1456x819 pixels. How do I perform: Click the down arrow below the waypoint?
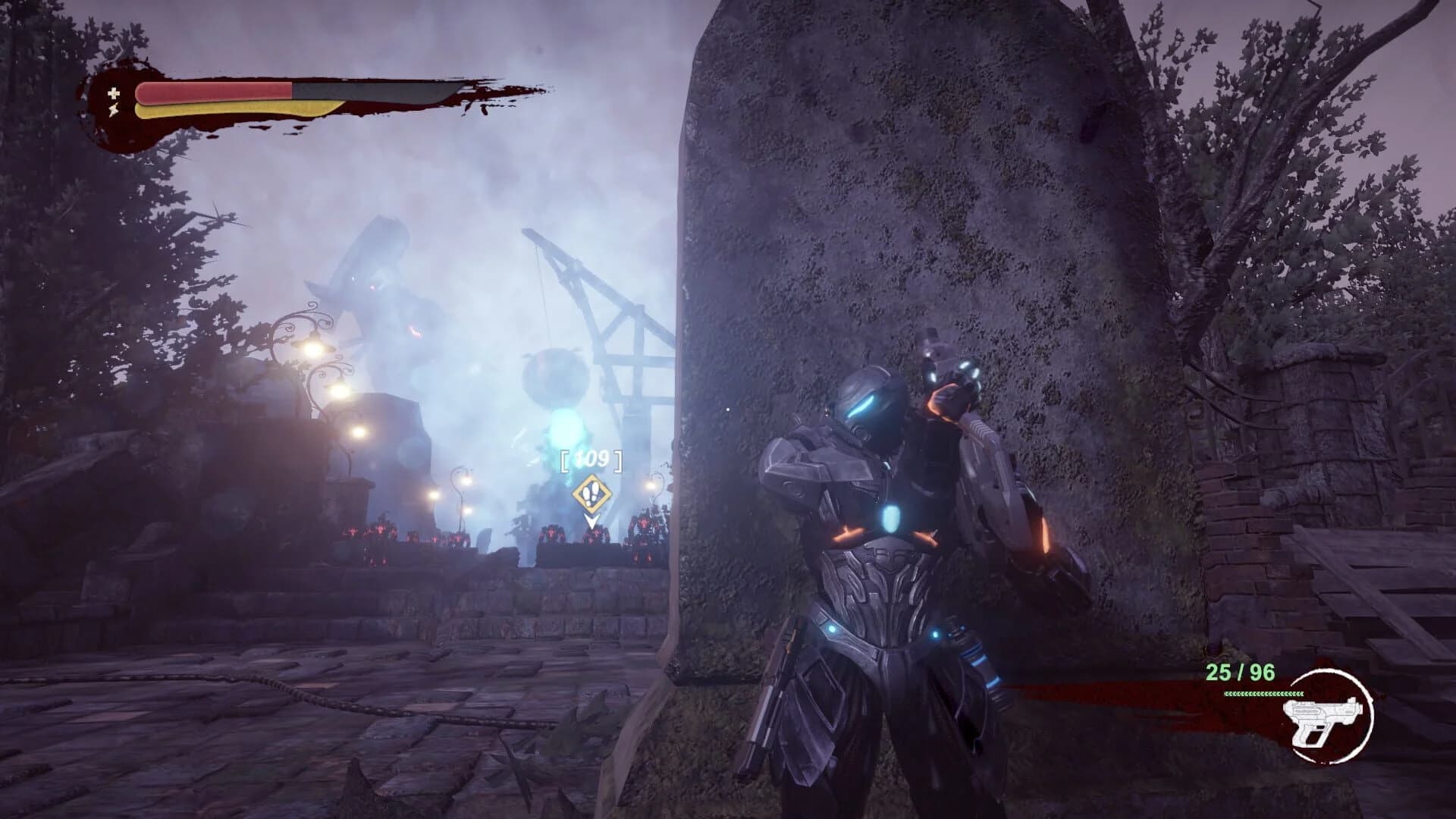click(x=591, y=521)
